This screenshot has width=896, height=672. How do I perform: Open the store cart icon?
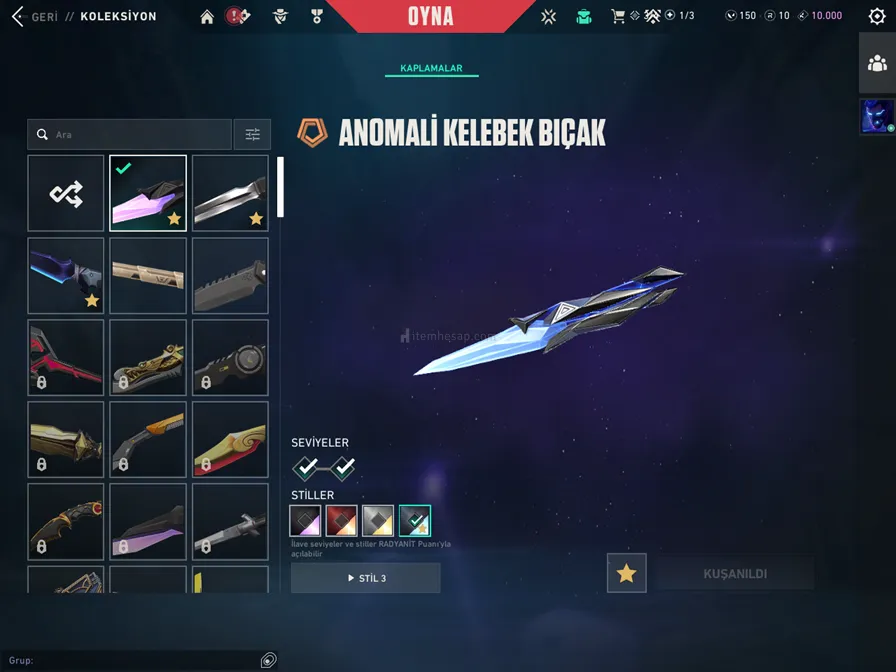[x=618, y=16]
